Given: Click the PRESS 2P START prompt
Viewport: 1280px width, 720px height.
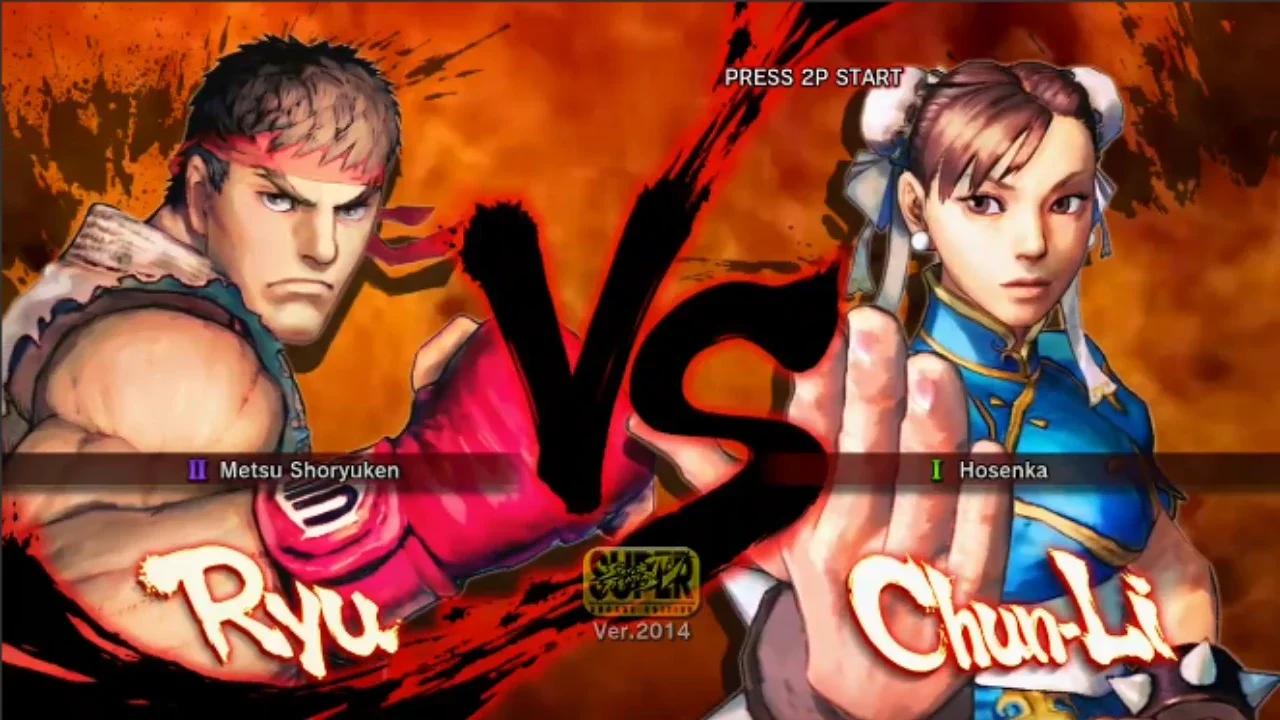Looking at the screenshot, I should (812, 77).
